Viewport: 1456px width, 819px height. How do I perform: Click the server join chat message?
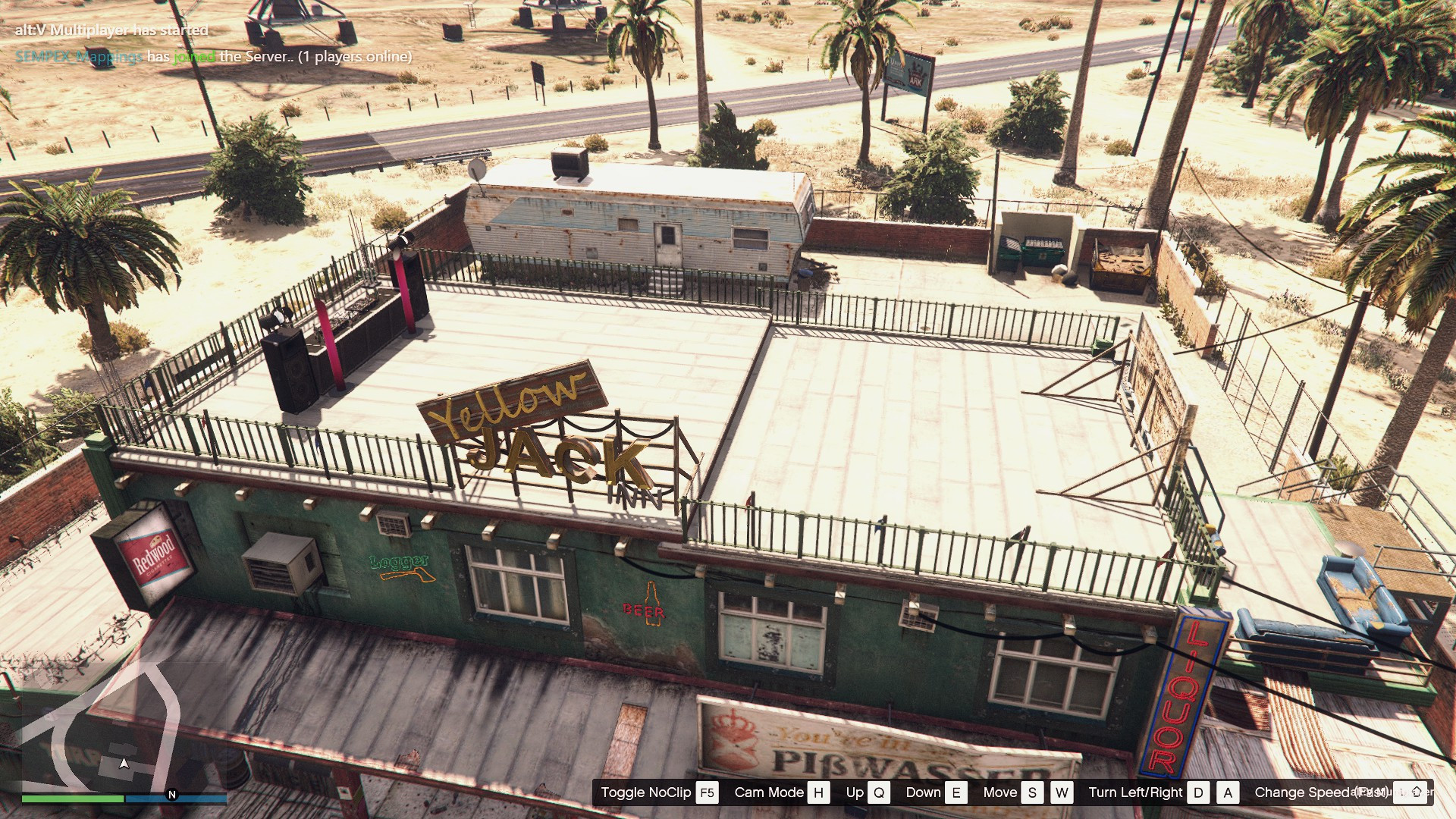pyautogui.click(x=213, y=57)
